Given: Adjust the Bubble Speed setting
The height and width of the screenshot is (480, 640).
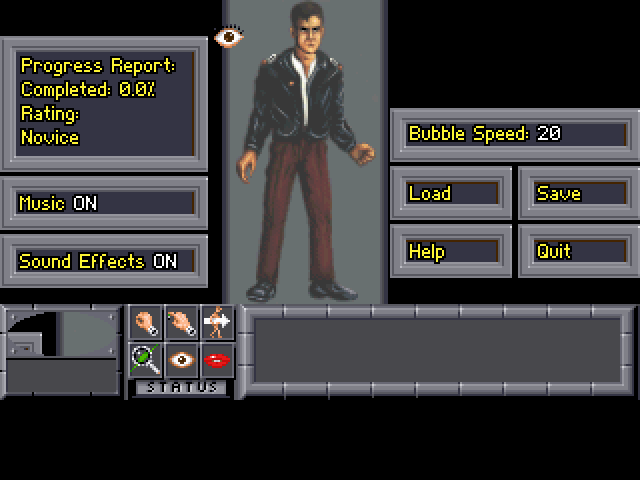Looking at the screenshot, I should (514, 133).
